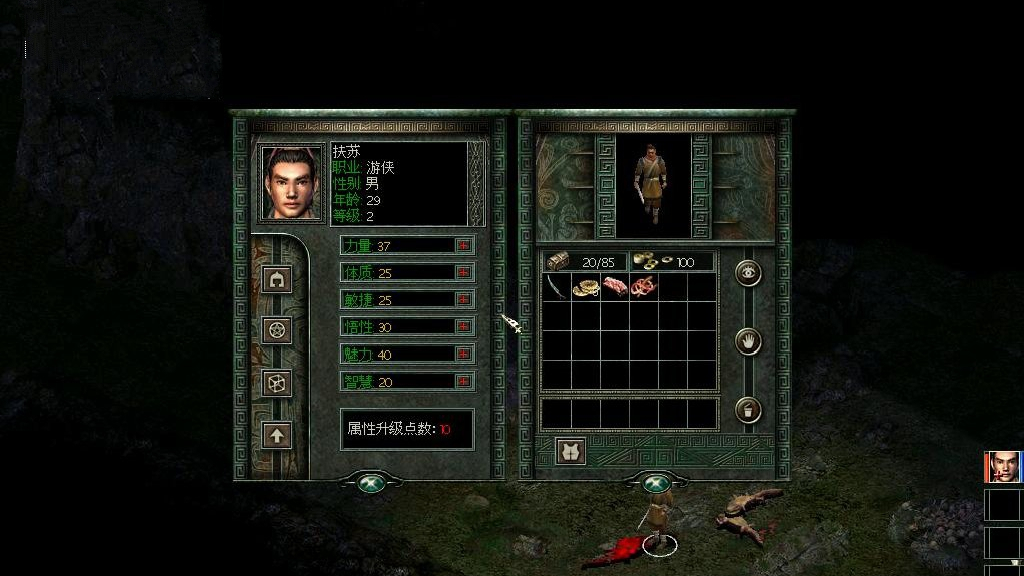Image resolution: width=1024 pixels, height=576 pixels.
Task: Open the helmet icon tab
Action: tap(277, 279)
